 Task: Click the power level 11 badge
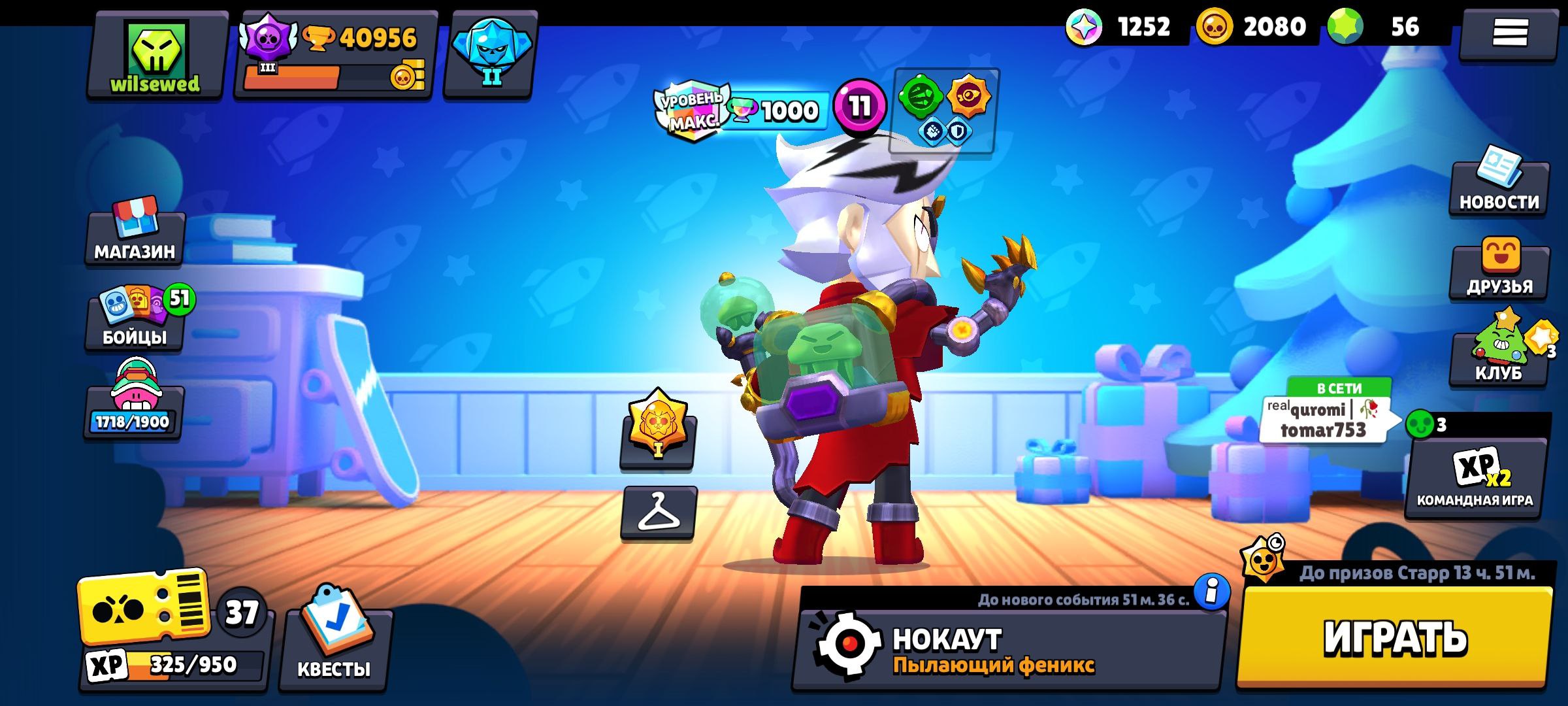(x=859, y=103)
